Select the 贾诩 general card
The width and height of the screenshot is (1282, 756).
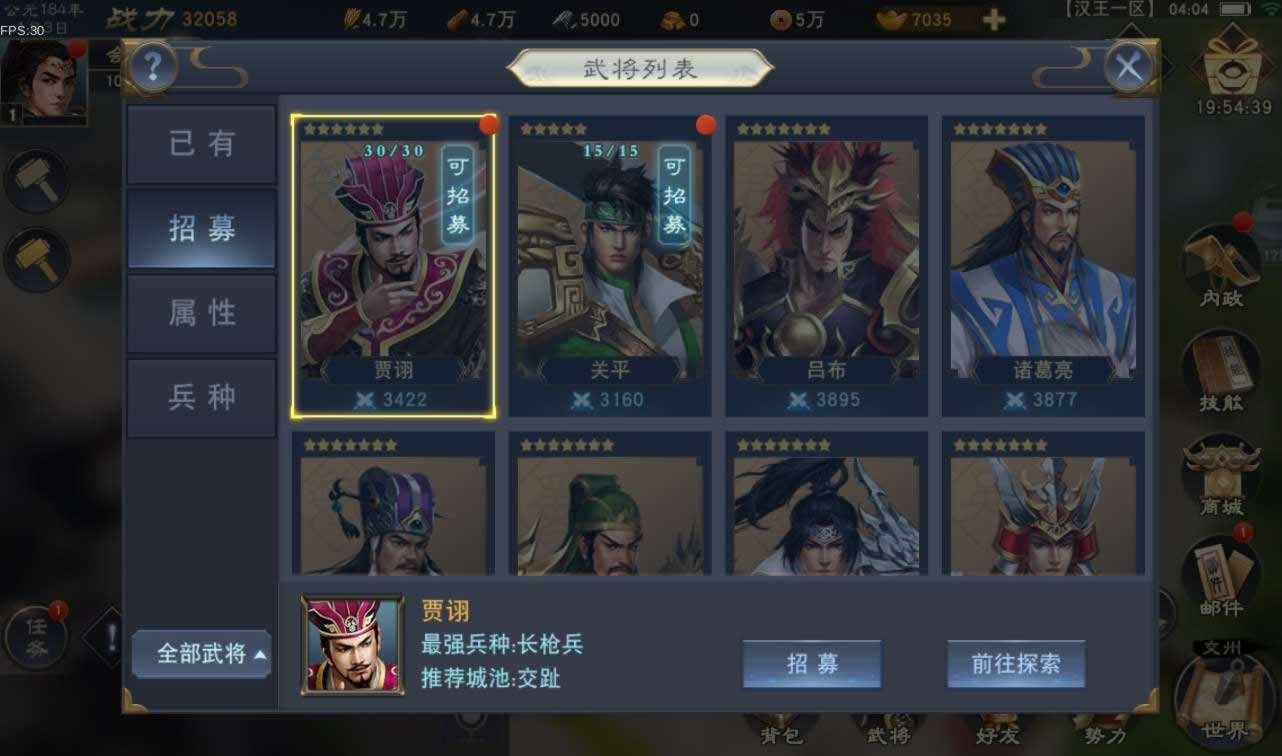coord(393,265)
